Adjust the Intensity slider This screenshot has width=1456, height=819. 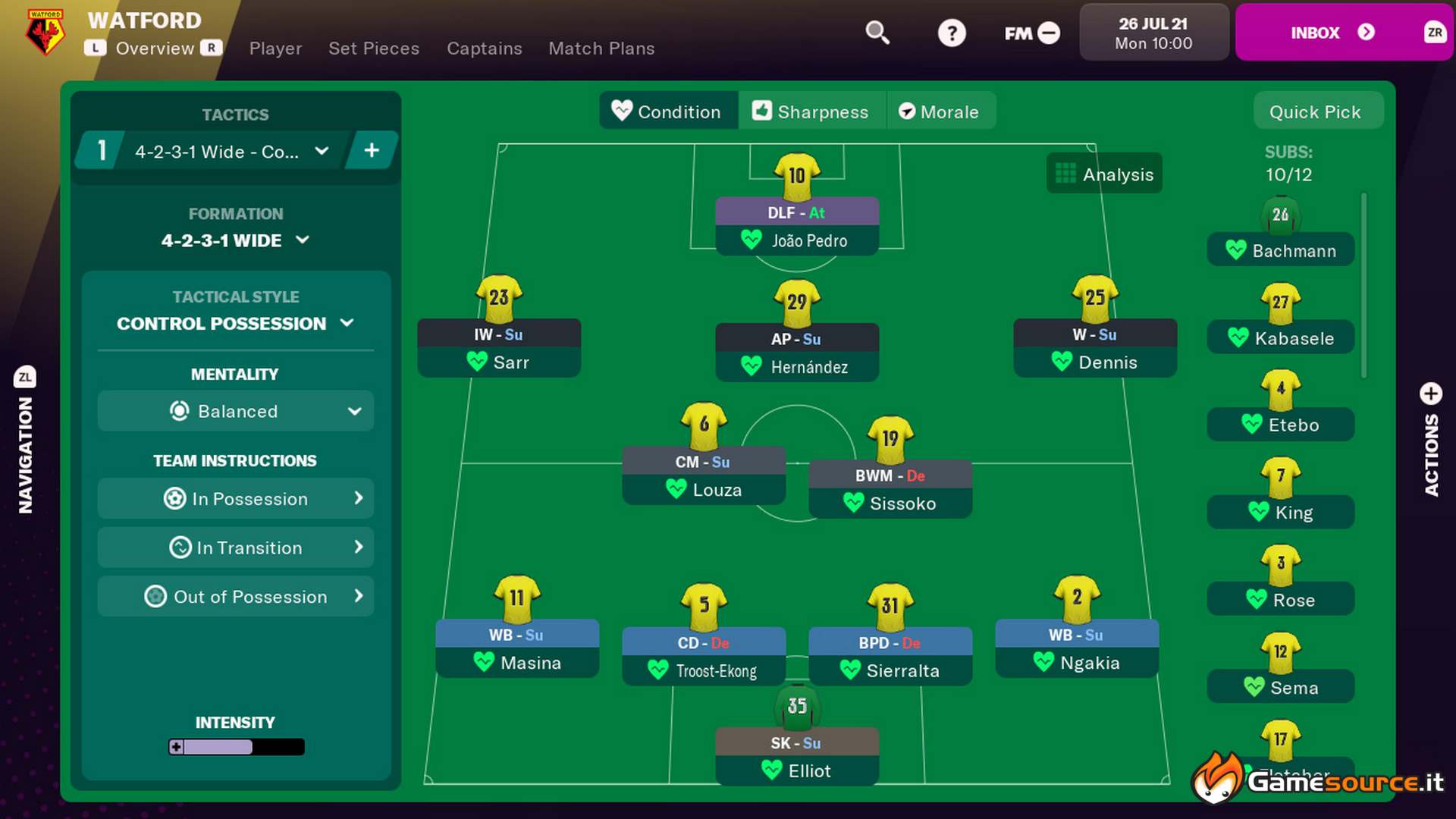tap(235, 747)
